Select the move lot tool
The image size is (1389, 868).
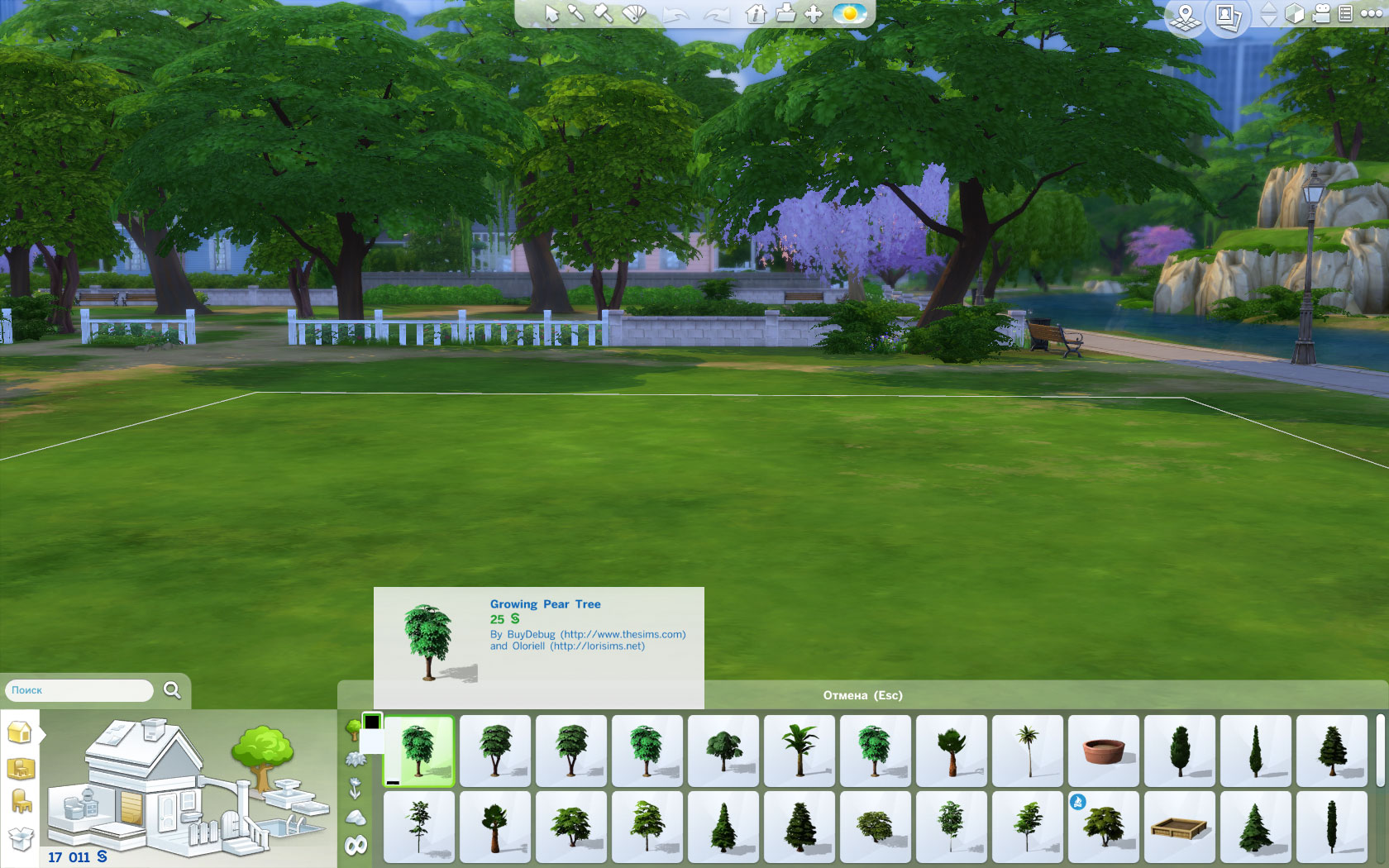[x=813, y=14]
